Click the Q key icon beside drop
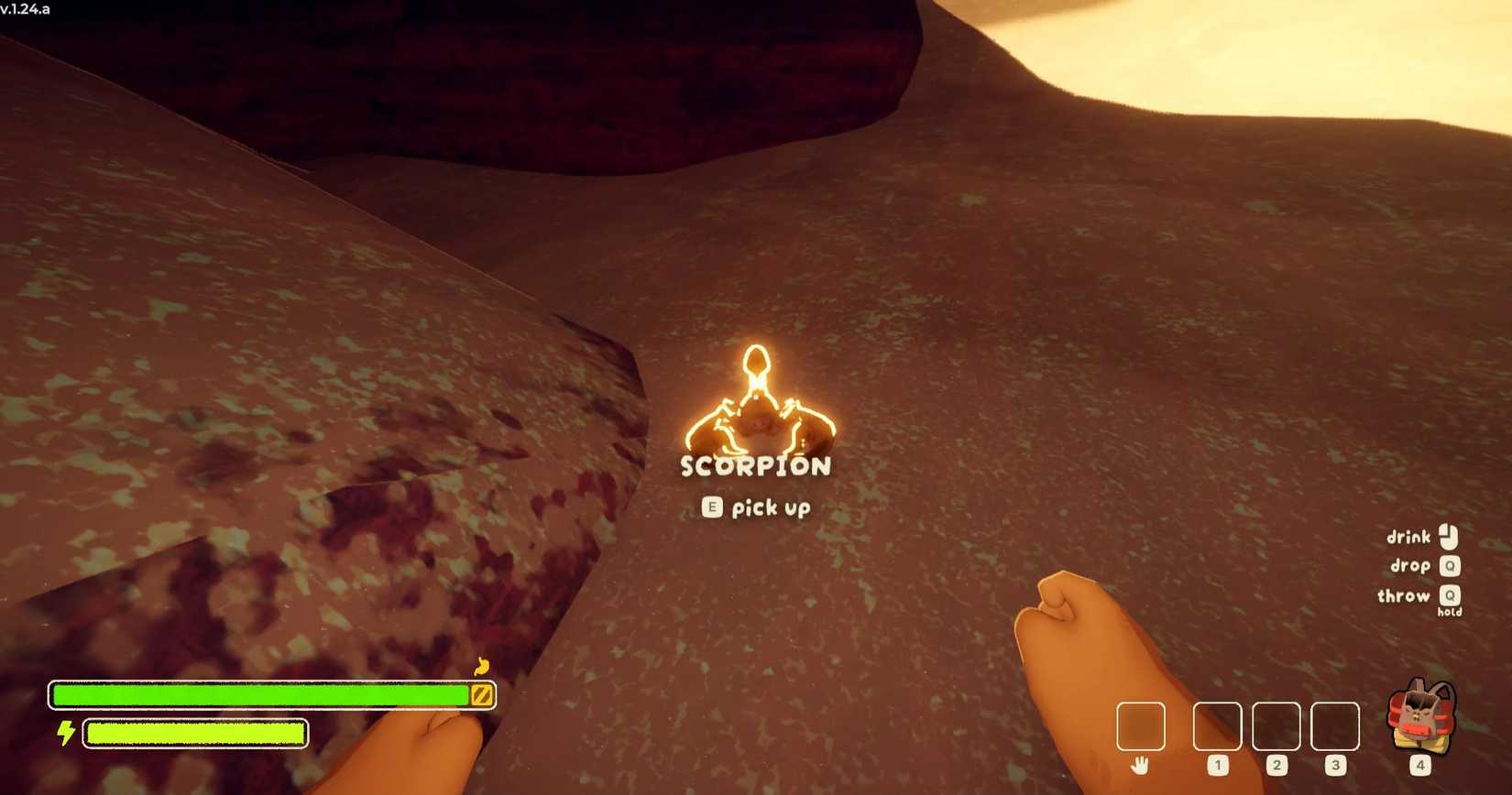1512x795 pixels. tap(1451, 566)
